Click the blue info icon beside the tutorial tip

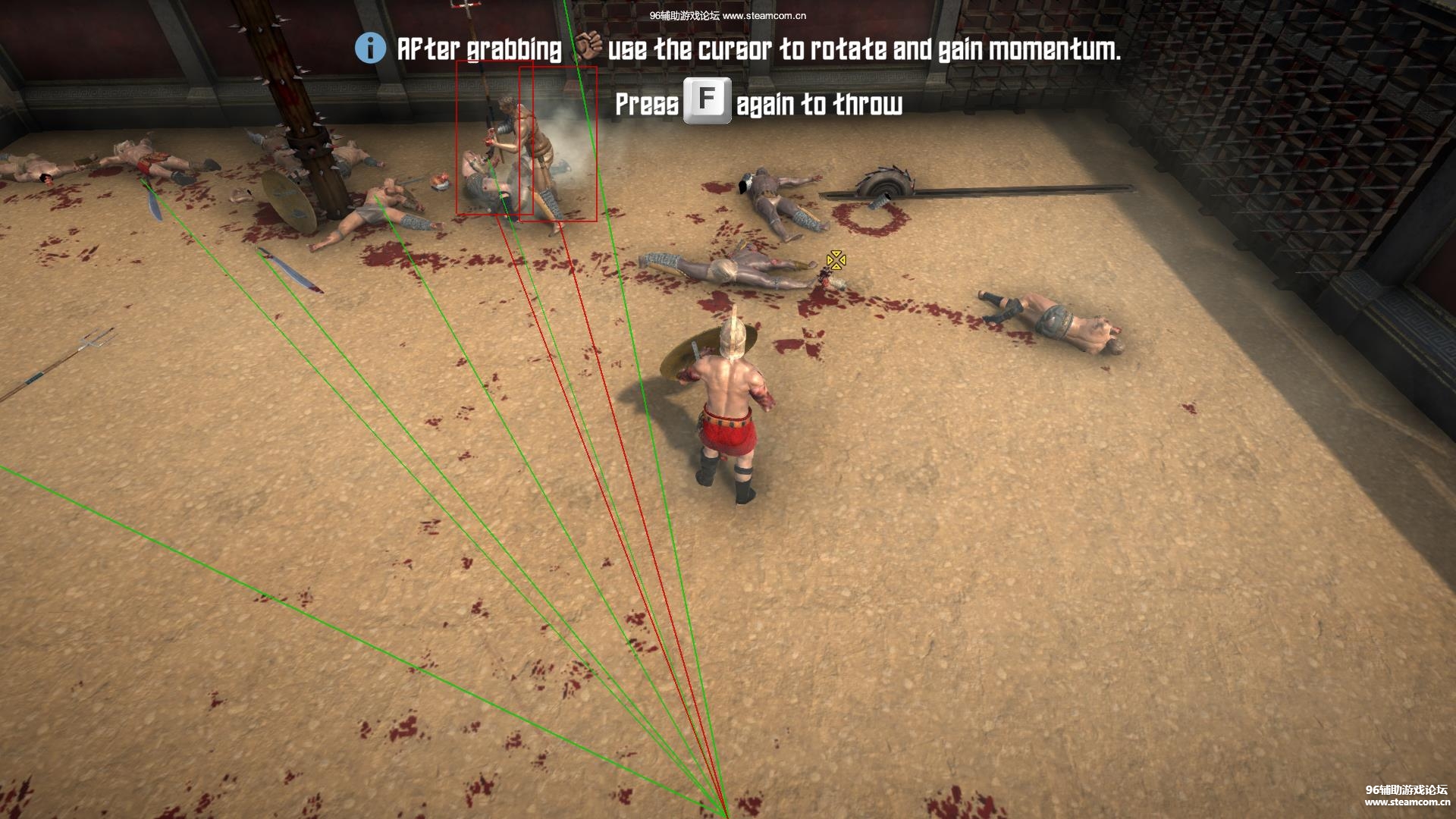[x=370, y=49]
